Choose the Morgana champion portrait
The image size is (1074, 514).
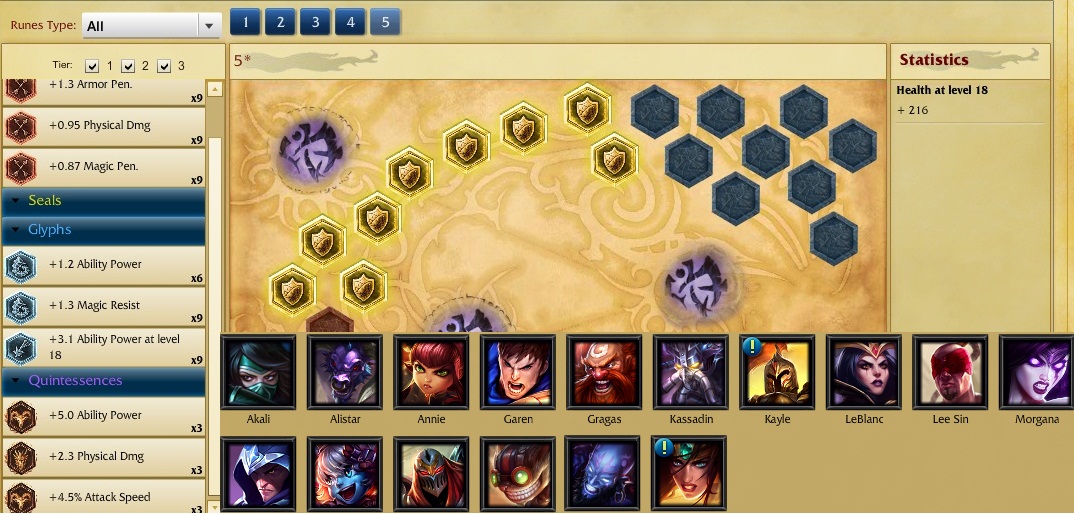point(1036,372)
